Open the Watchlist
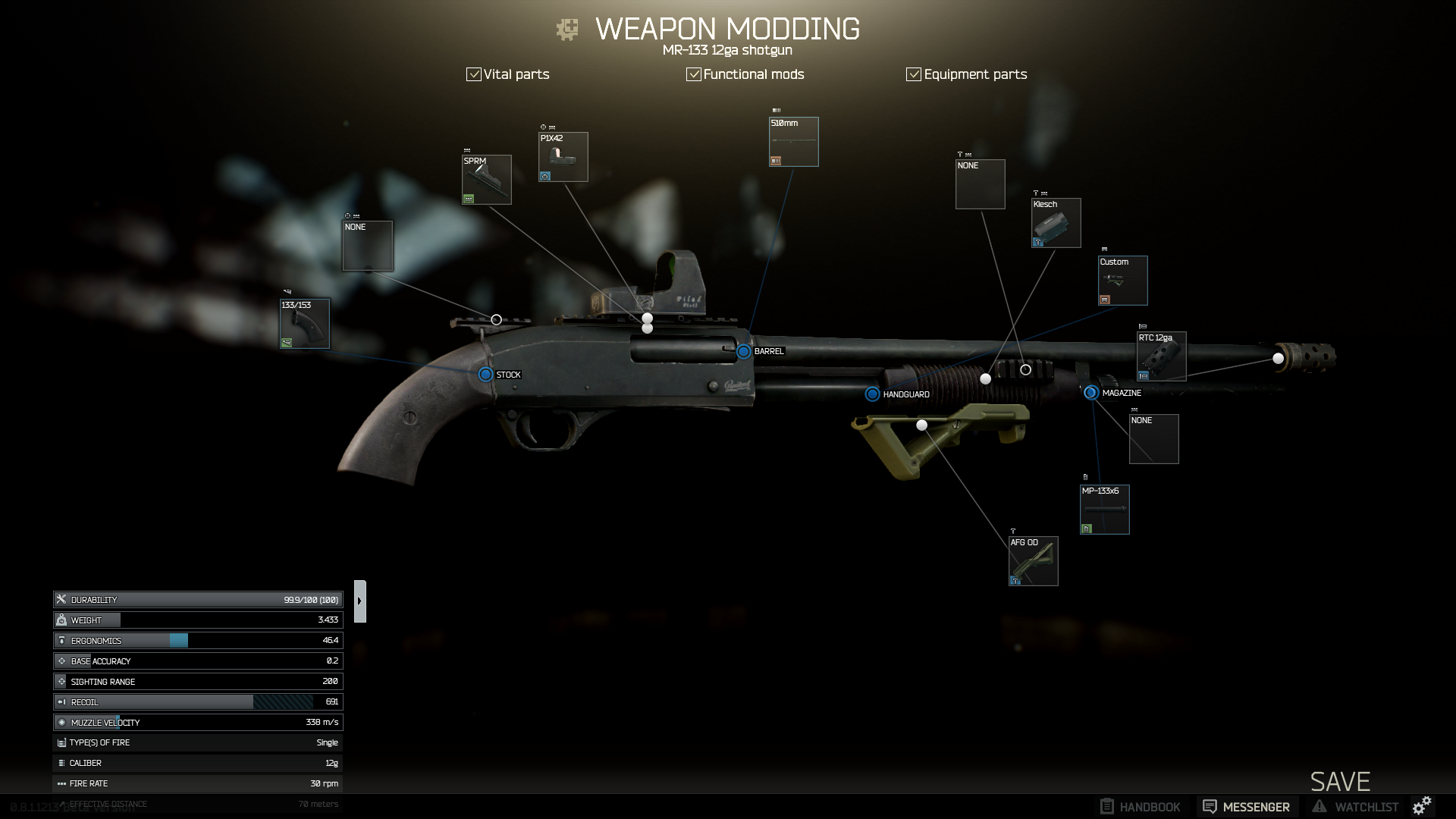 [1355, 807]
